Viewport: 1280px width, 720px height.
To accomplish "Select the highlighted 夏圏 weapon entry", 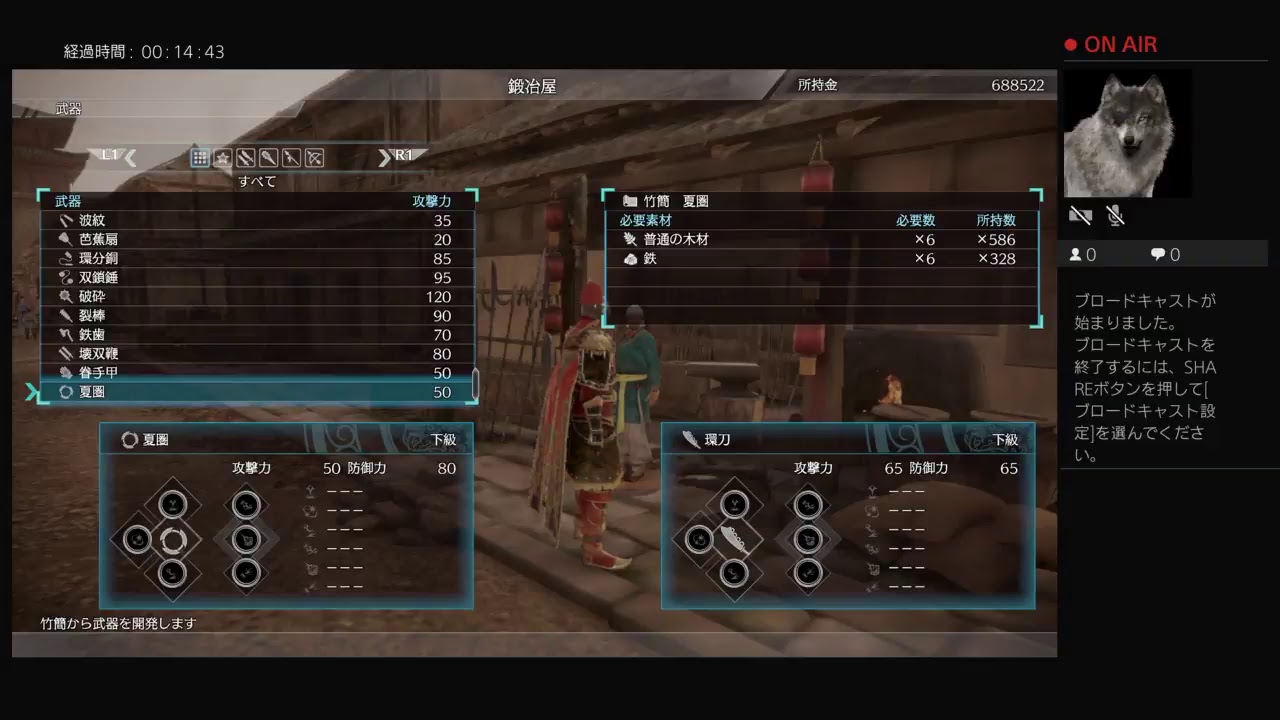I will point(100,391).
